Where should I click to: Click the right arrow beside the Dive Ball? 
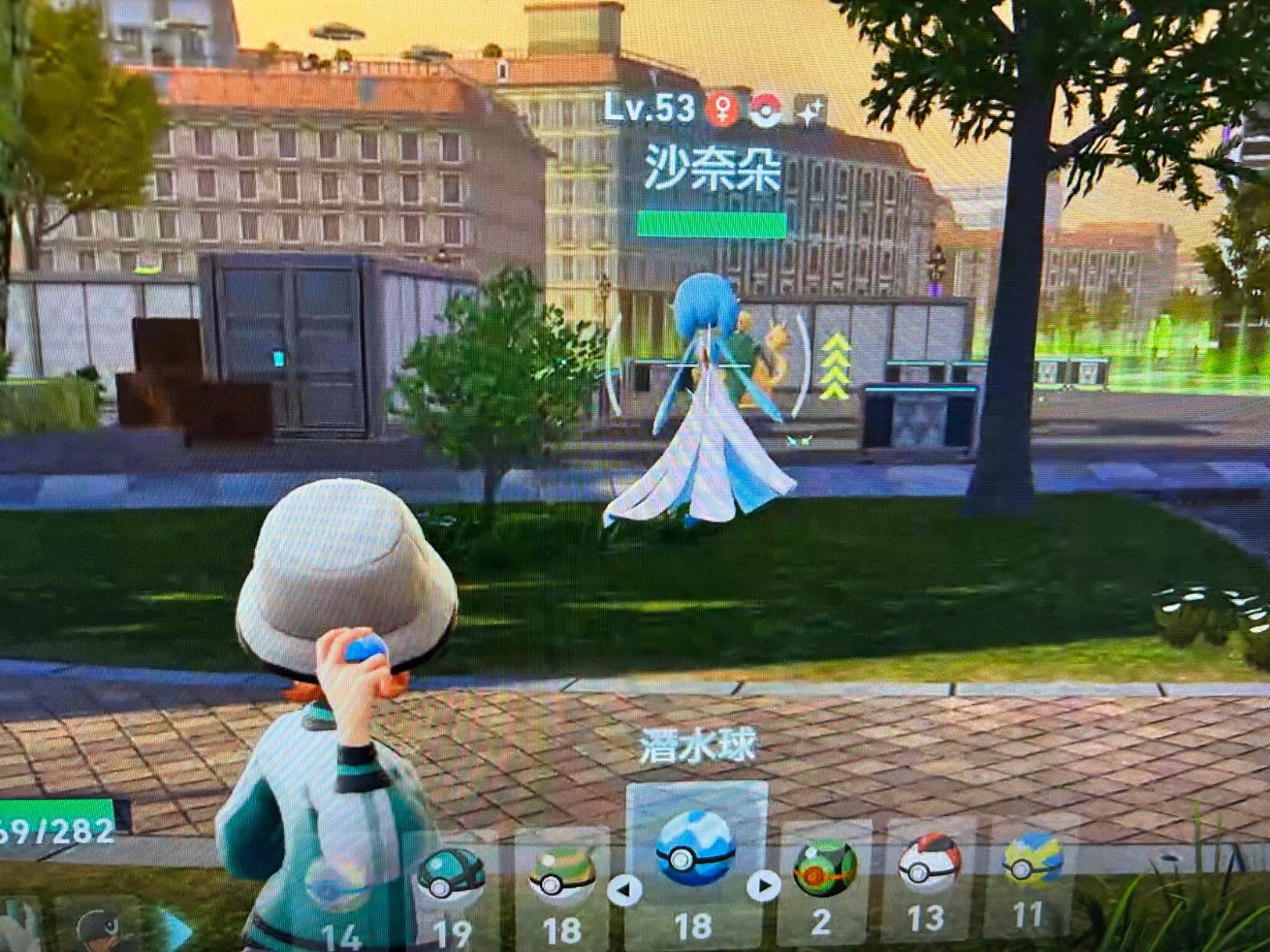762,886
